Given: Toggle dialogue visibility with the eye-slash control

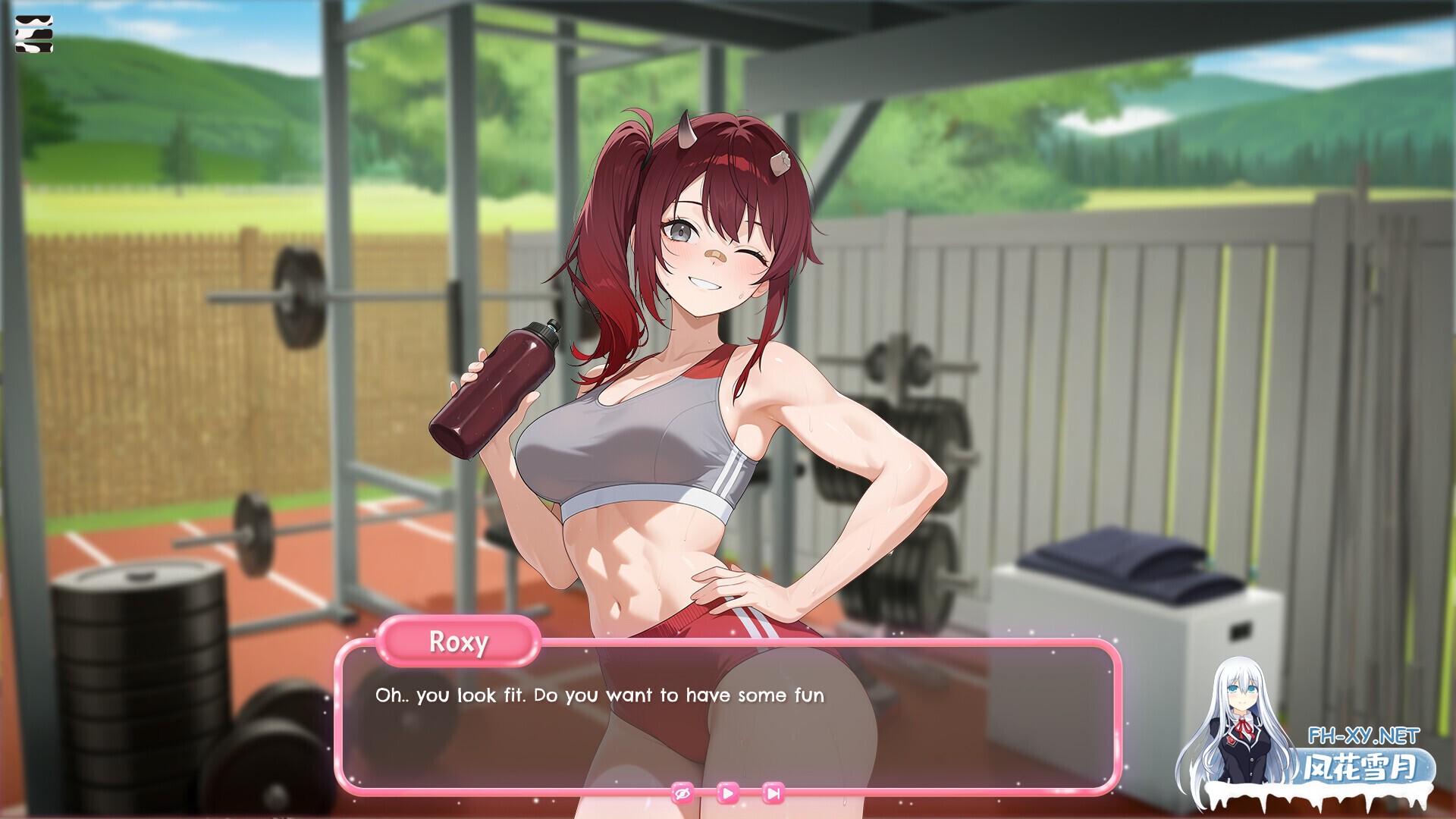Looking at the screenshot, I should point(681,792).
